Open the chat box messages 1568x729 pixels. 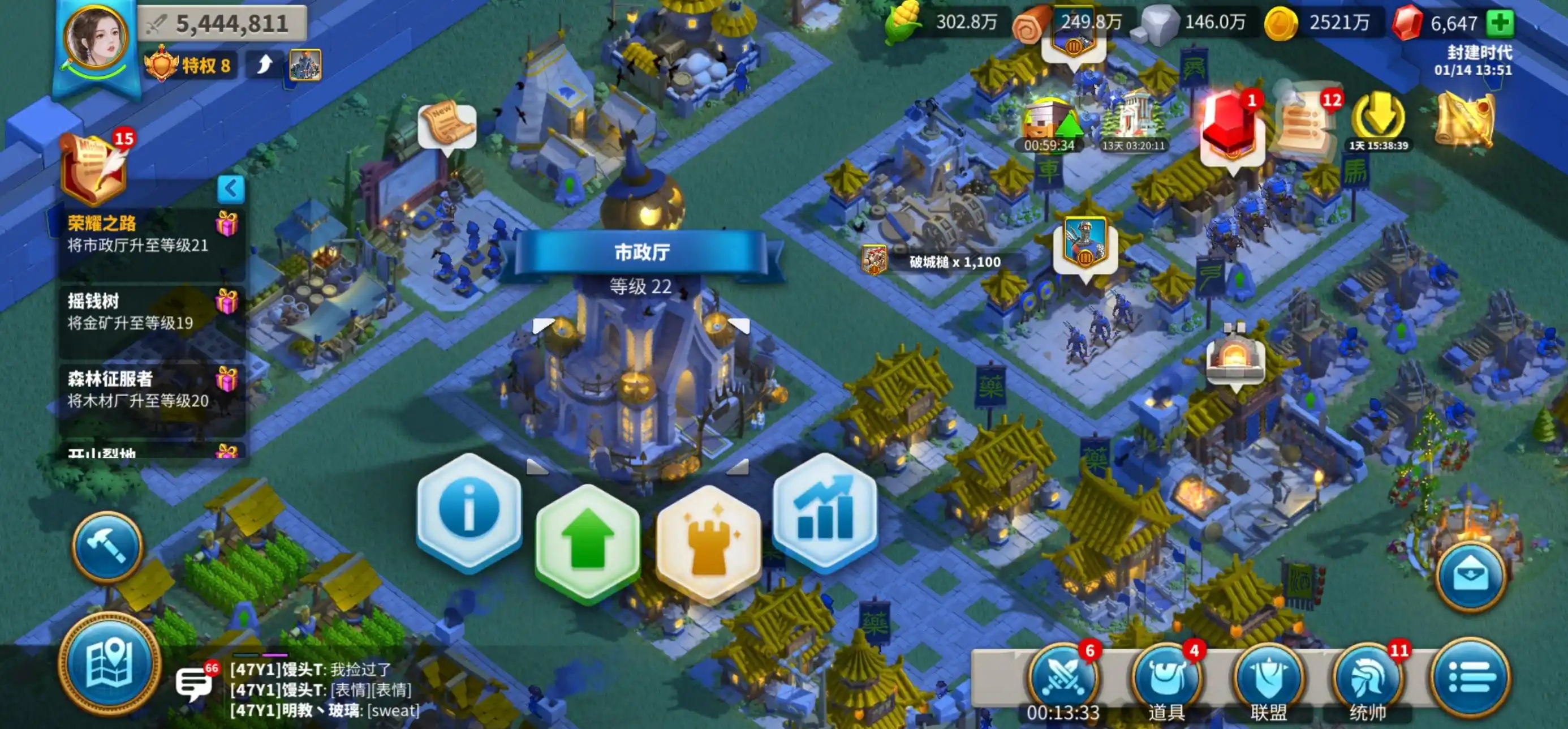193,683
